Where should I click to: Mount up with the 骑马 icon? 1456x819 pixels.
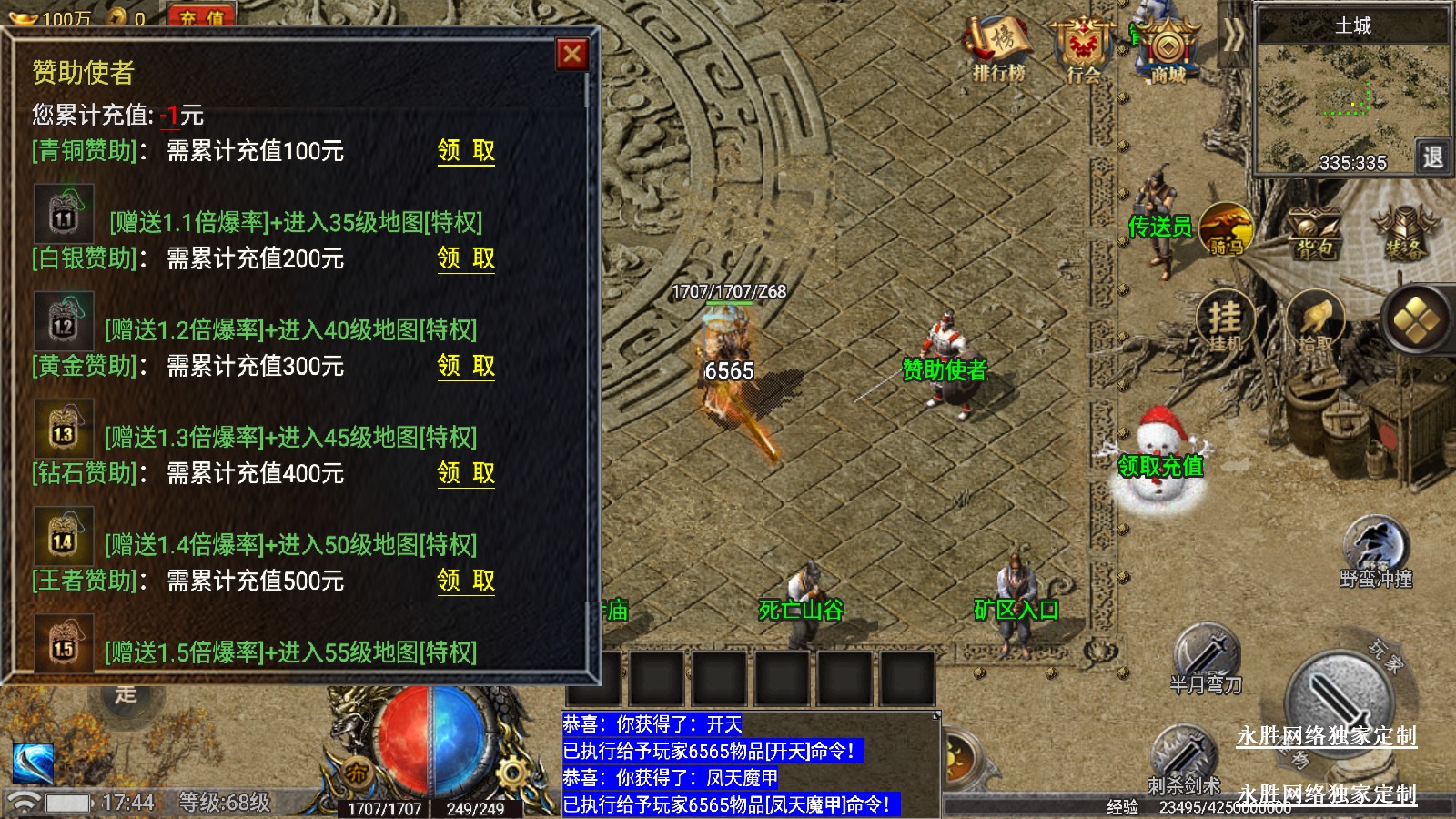(x=1226, y=229)
